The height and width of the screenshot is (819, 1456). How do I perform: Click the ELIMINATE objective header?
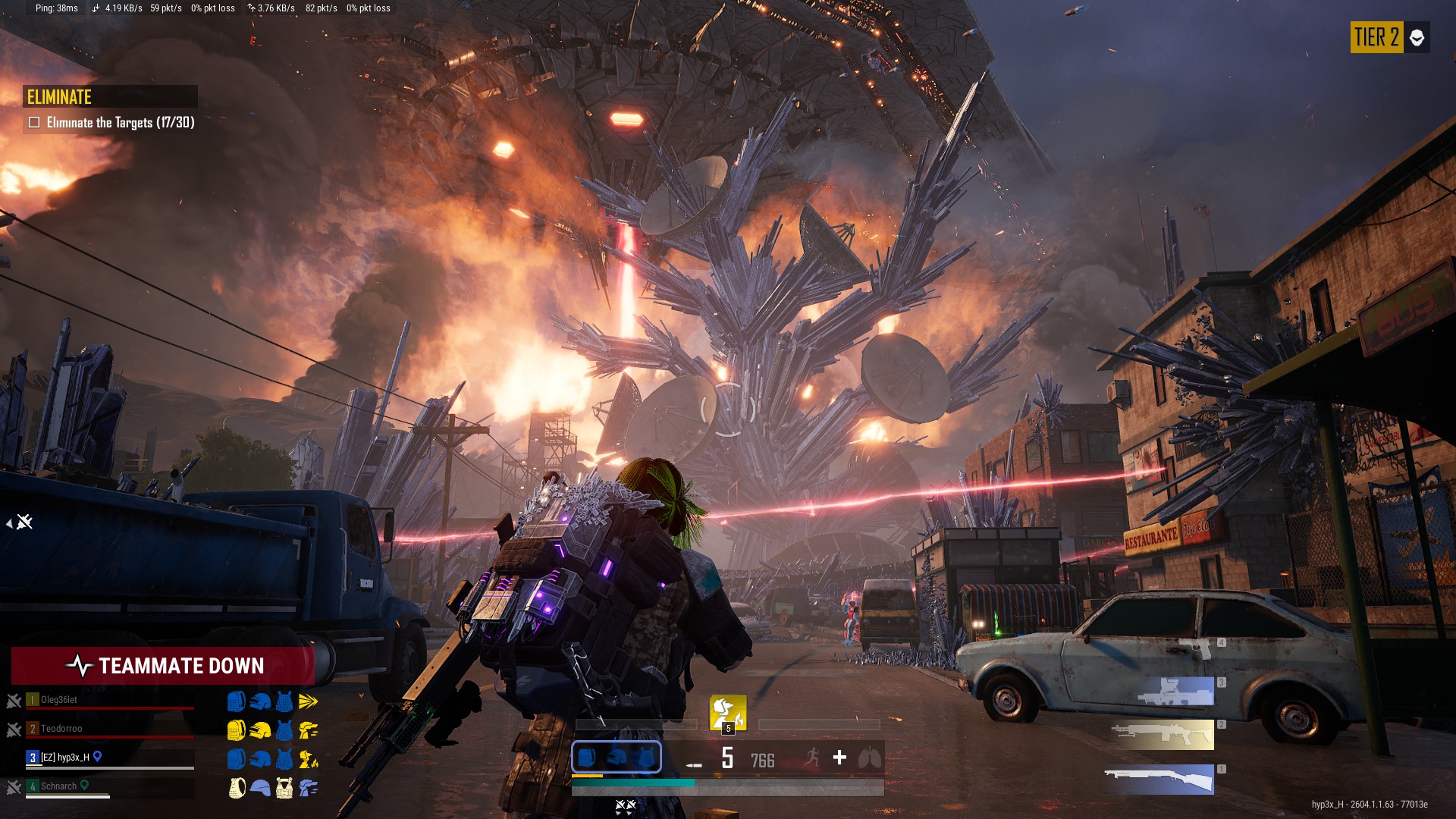coord(60,97)
